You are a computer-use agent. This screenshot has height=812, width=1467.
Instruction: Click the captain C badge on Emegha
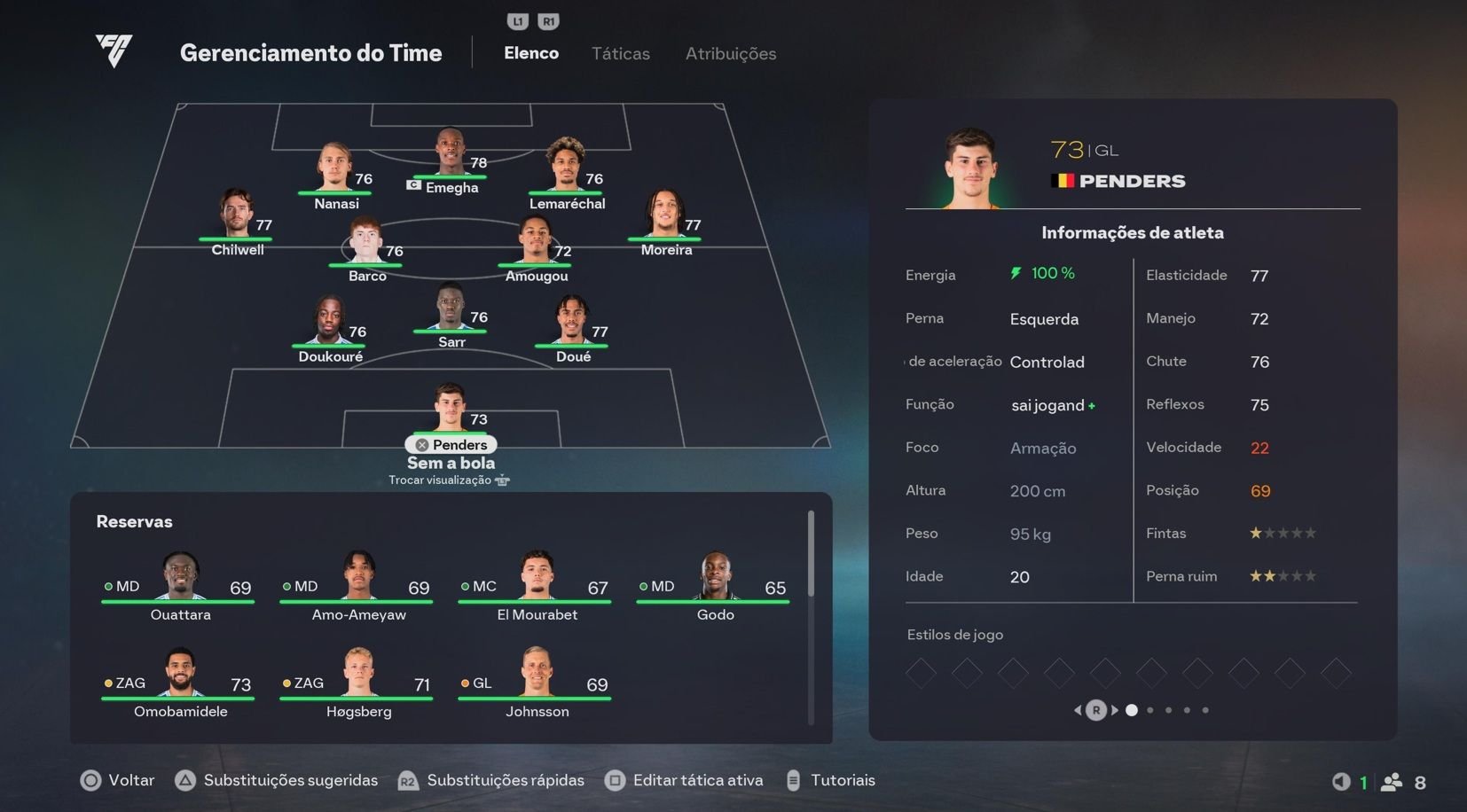pyautogui.click(x=413, y=187)
